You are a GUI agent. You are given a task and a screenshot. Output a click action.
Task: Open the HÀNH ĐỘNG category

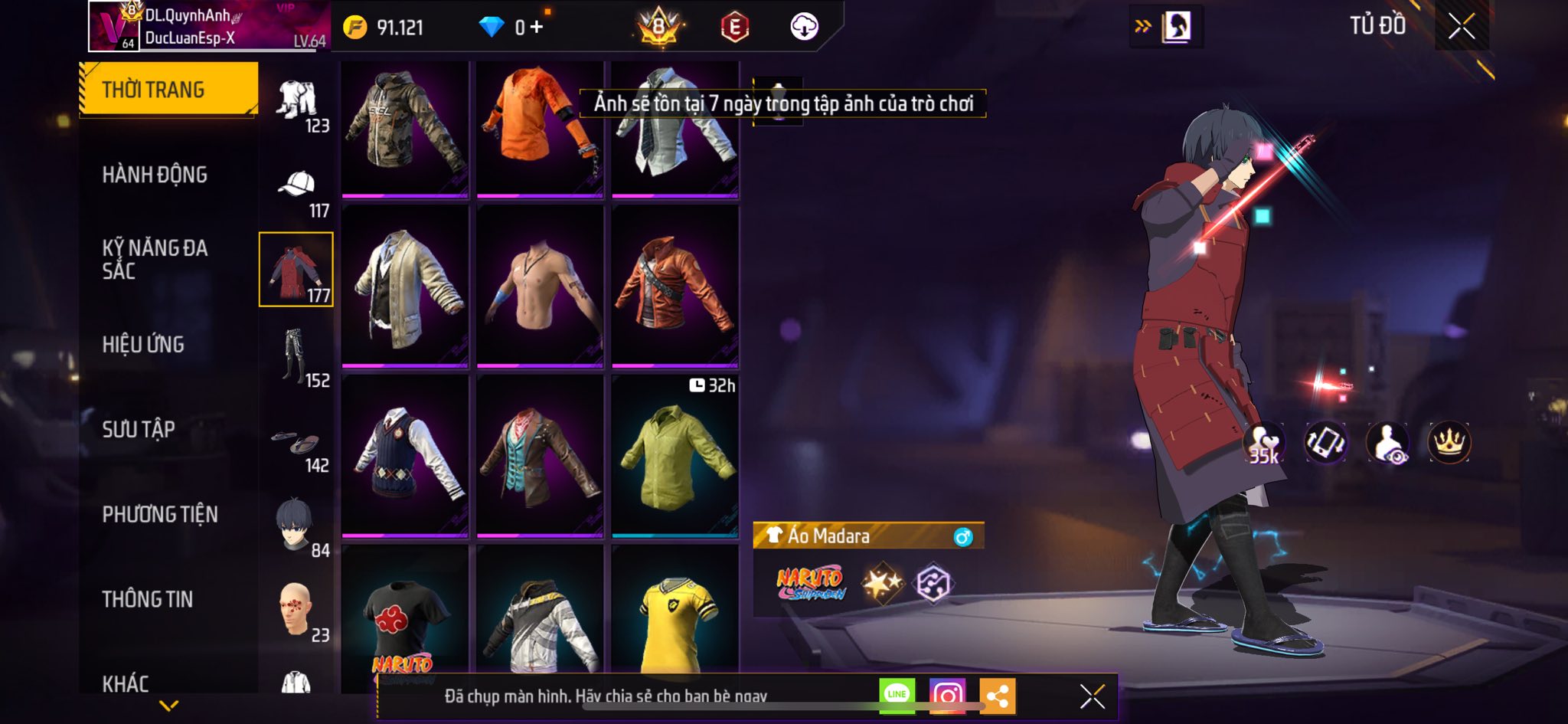pos(155,175)
